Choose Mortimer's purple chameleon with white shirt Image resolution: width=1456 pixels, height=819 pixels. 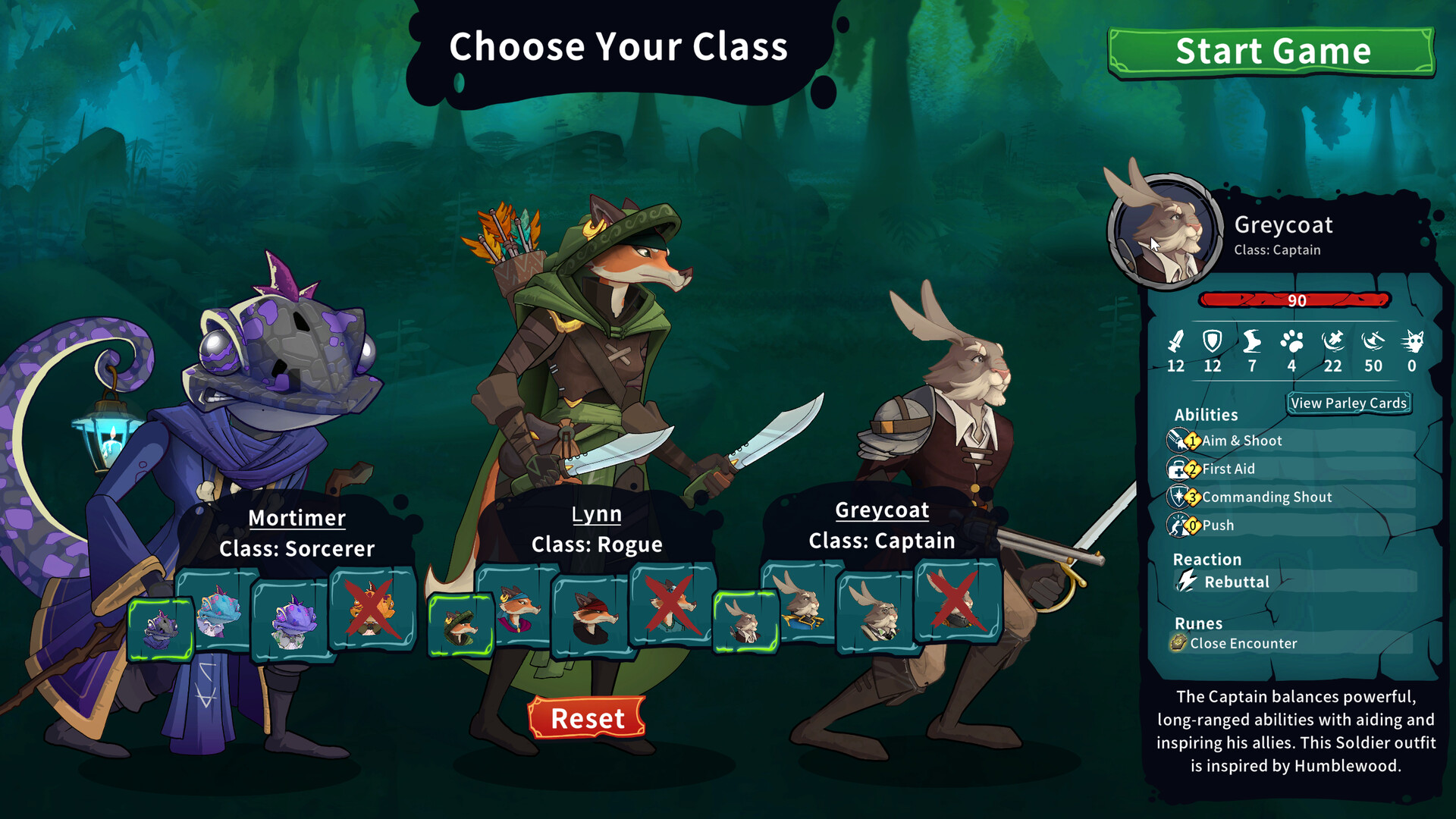(291, 620)
